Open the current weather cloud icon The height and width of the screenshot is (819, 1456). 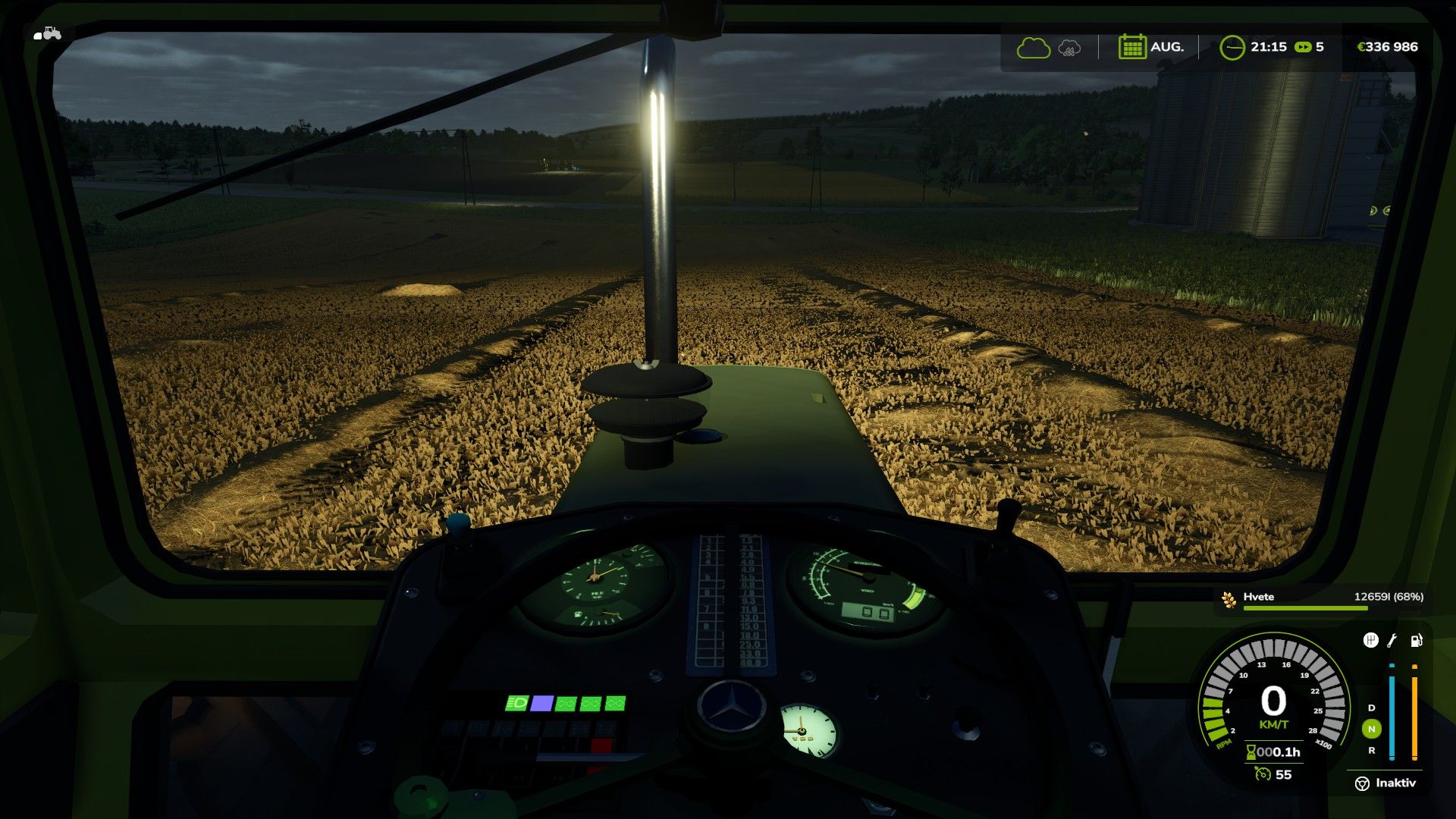[x=1033, y=48]
